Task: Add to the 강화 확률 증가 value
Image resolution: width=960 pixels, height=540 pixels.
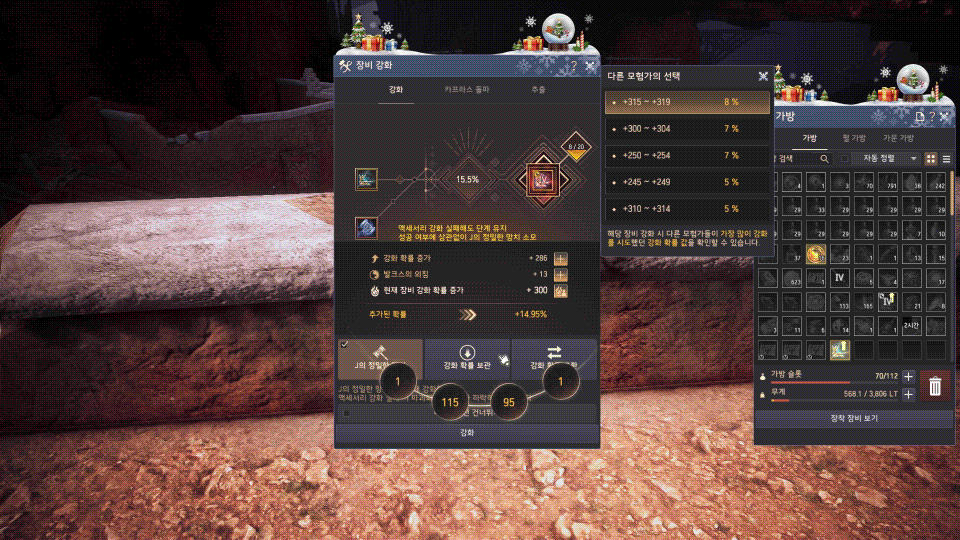Action: coord(561,259)
